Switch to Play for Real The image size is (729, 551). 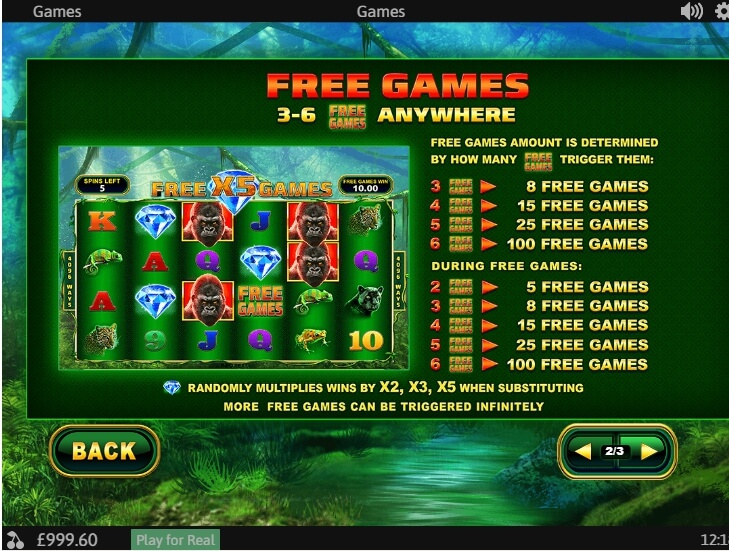pyautogui.click(x=176, y=540)
